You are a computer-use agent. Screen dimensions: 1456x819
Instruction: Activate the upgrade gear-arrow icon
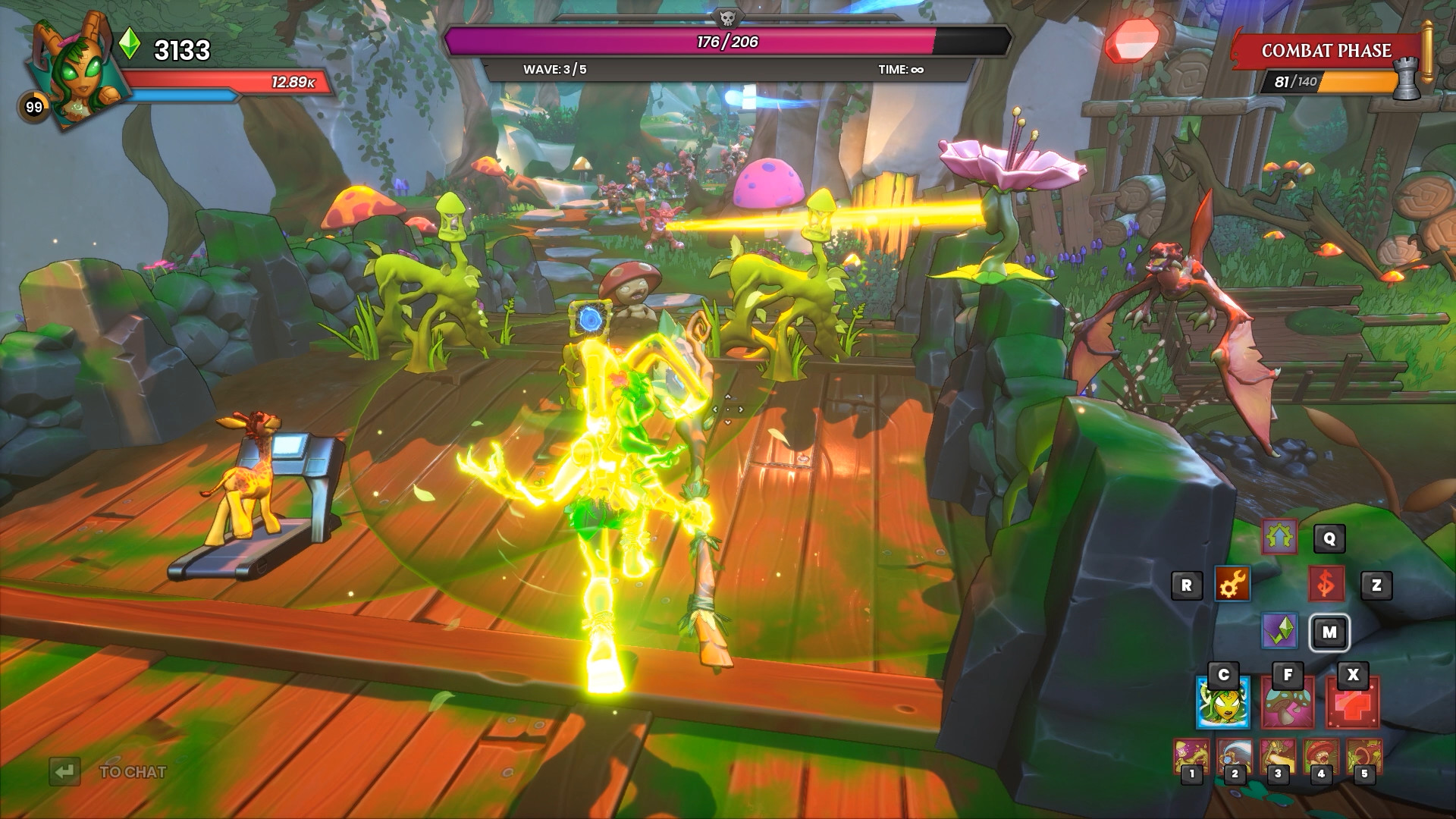(1279, 538)
